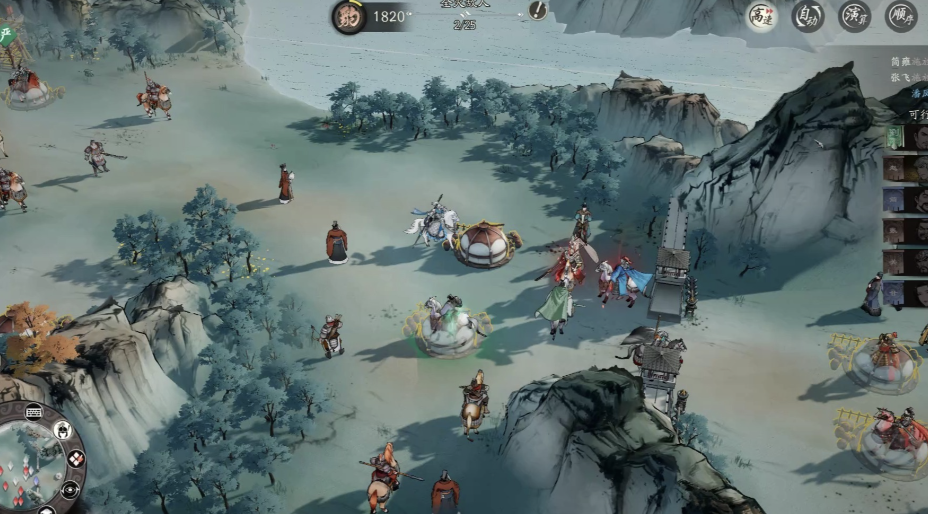Click the 豹 round emblem at top
The image size is (928, 514).
click(x=349, y=17)
